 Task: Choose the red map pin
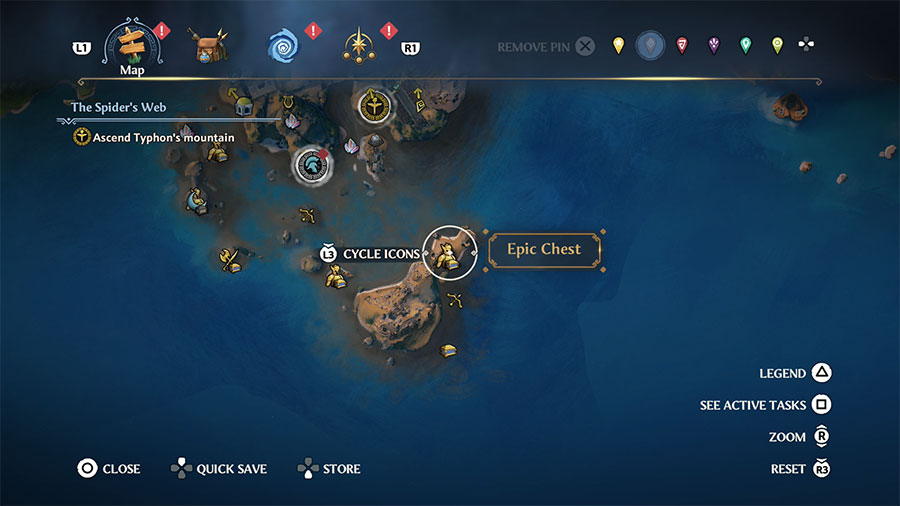tap(682, 45)
